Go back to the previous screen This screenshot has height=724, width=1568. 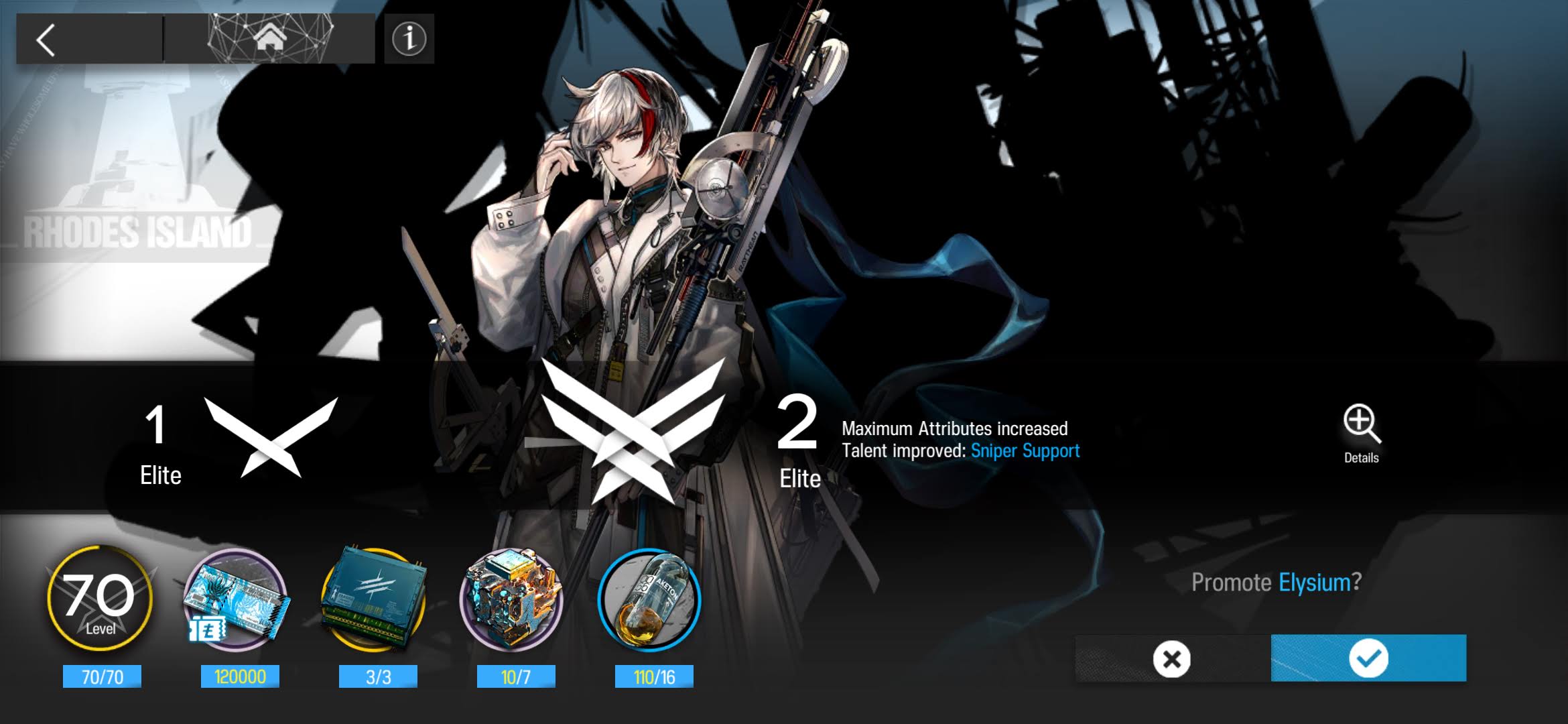pyautogui.click(x=46, y=40)
